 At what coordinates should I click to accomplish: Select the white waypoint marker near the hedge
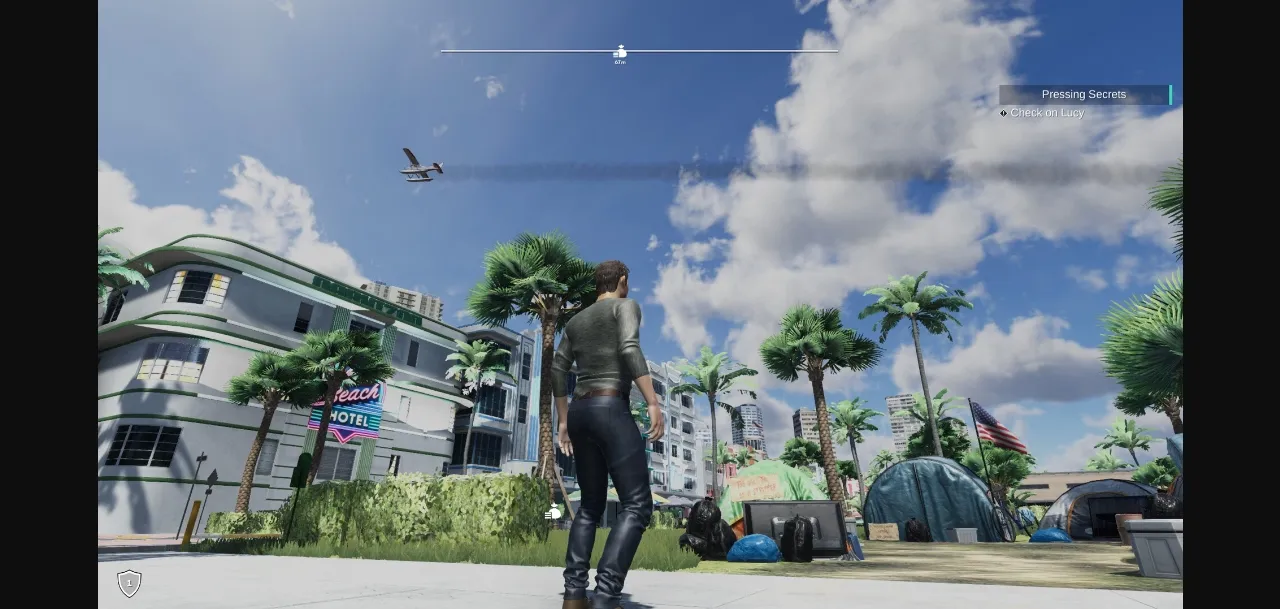coord(554,513)
